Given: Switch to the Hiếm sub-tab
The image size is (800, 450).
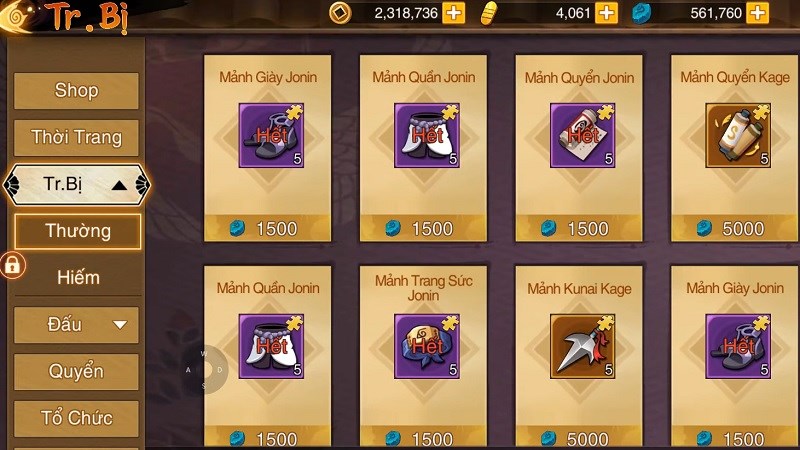Looking at the screenshot, I should point(77,277).
